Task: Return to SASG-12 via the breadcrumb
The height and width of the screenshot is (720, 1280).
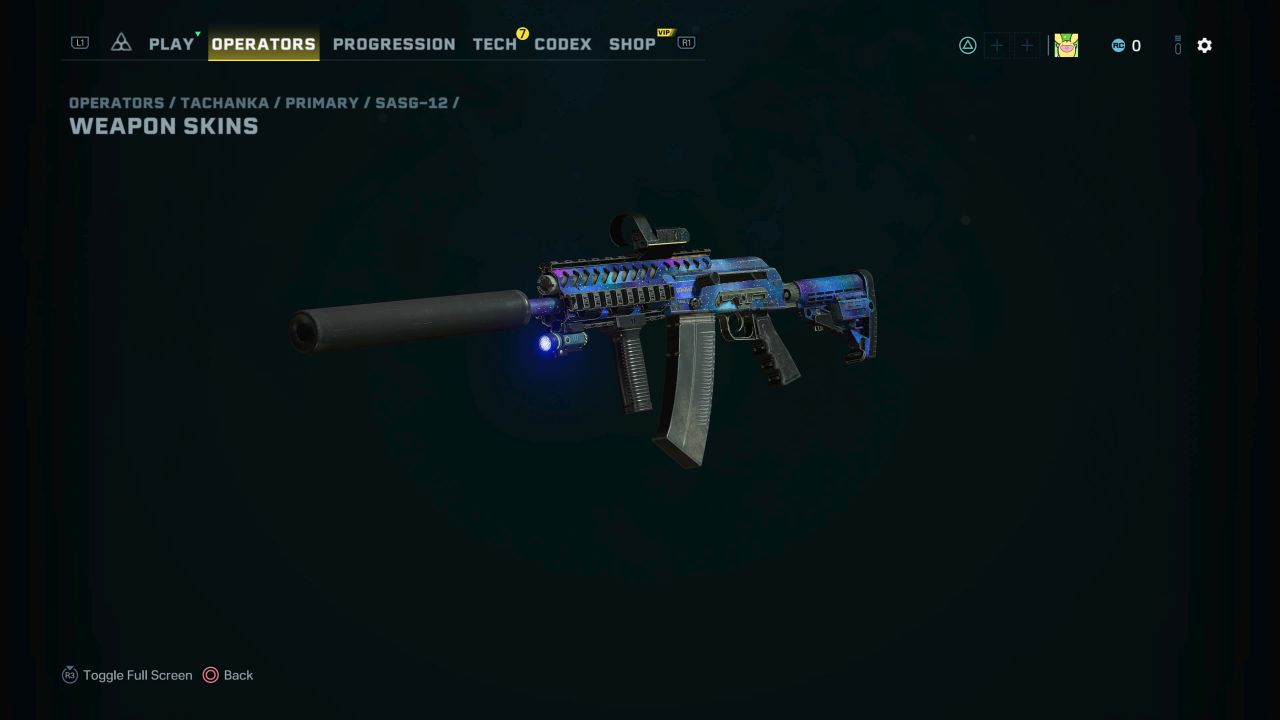Action: (413, 102)
